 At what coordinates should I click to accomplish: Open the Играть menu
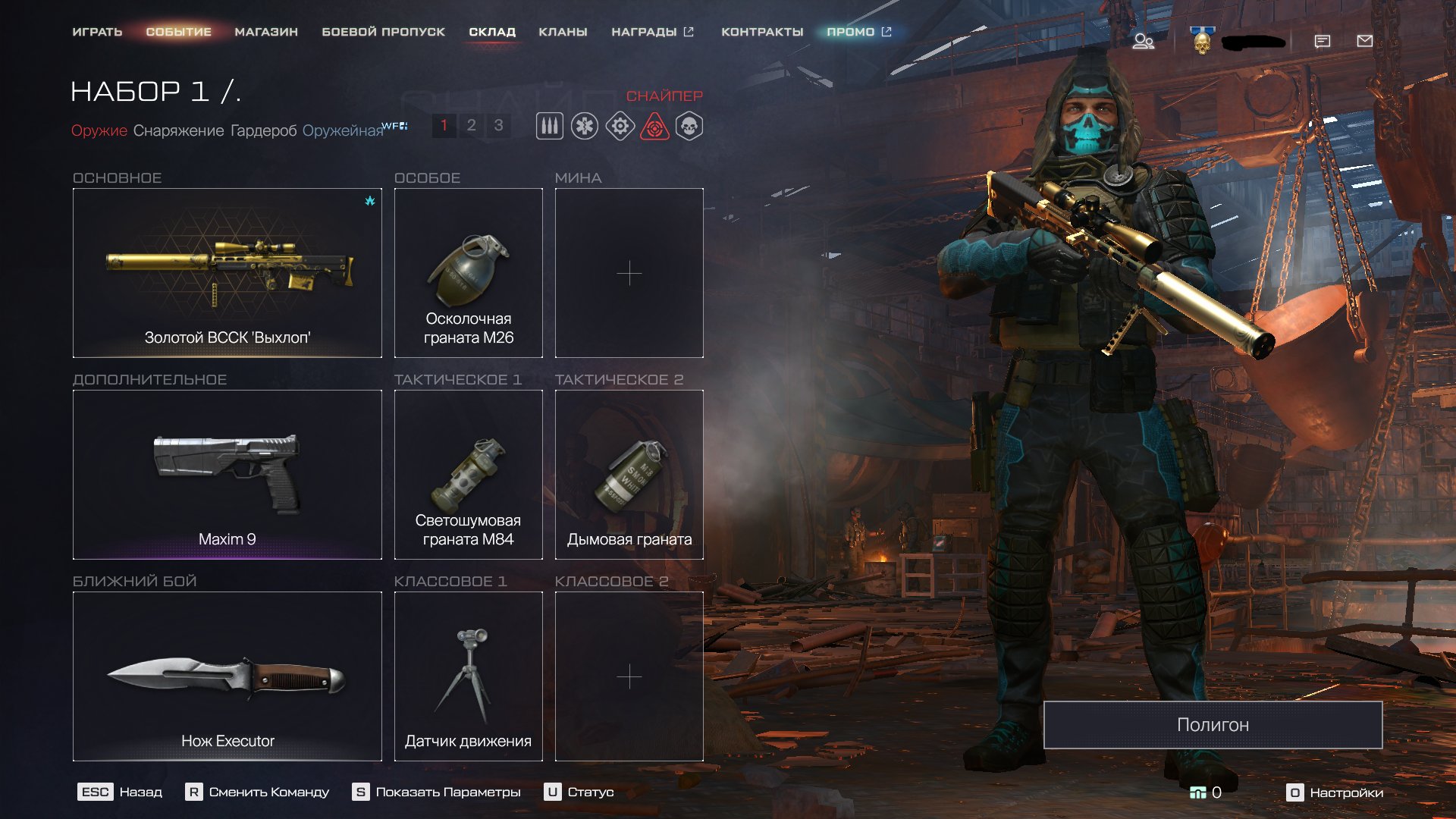pos(97,32)
